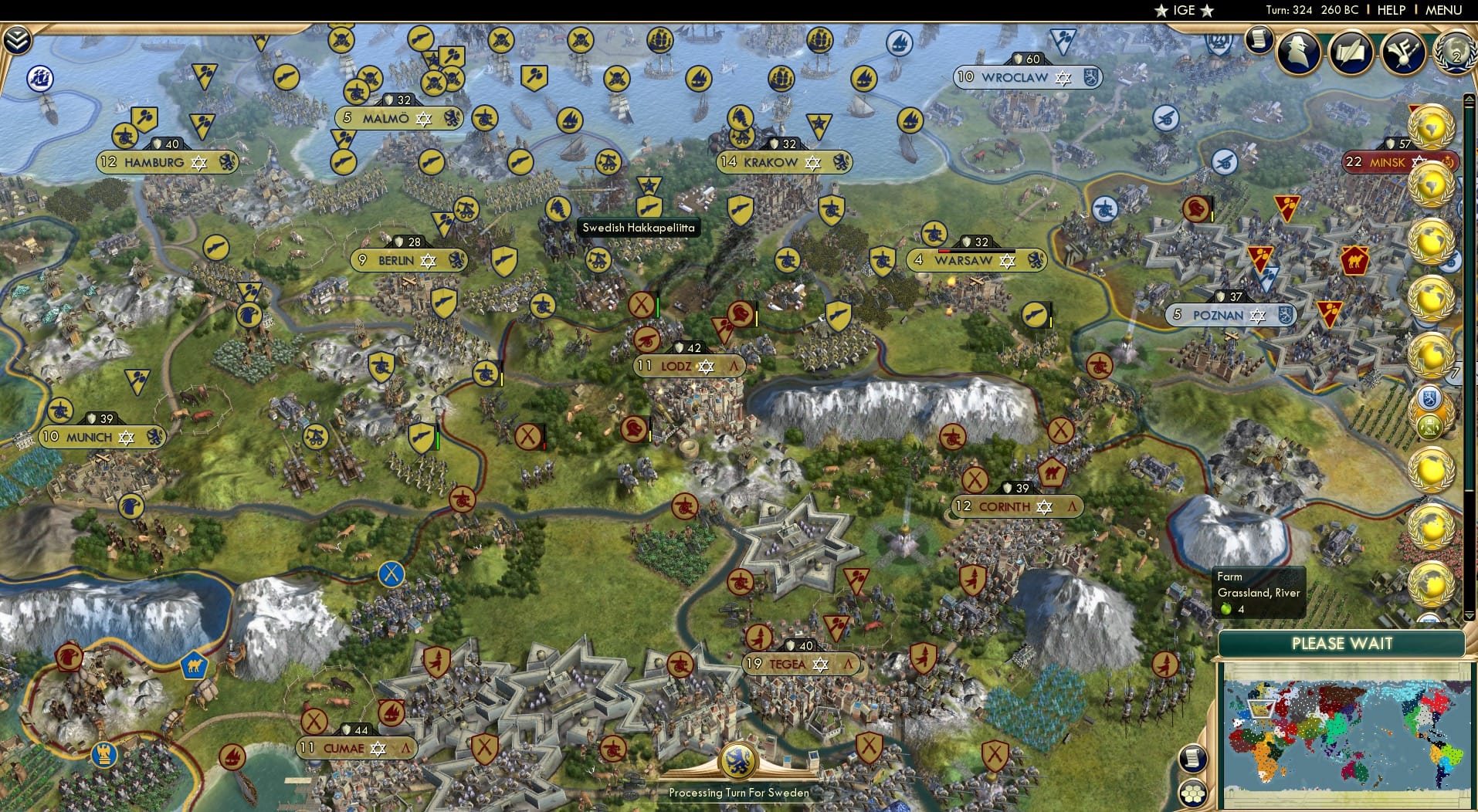This screenshot has width=1478, height=812.
Task: Open the notification scroll icon beside the spy
Action: pyautogui.click(x=1261, y=37)
